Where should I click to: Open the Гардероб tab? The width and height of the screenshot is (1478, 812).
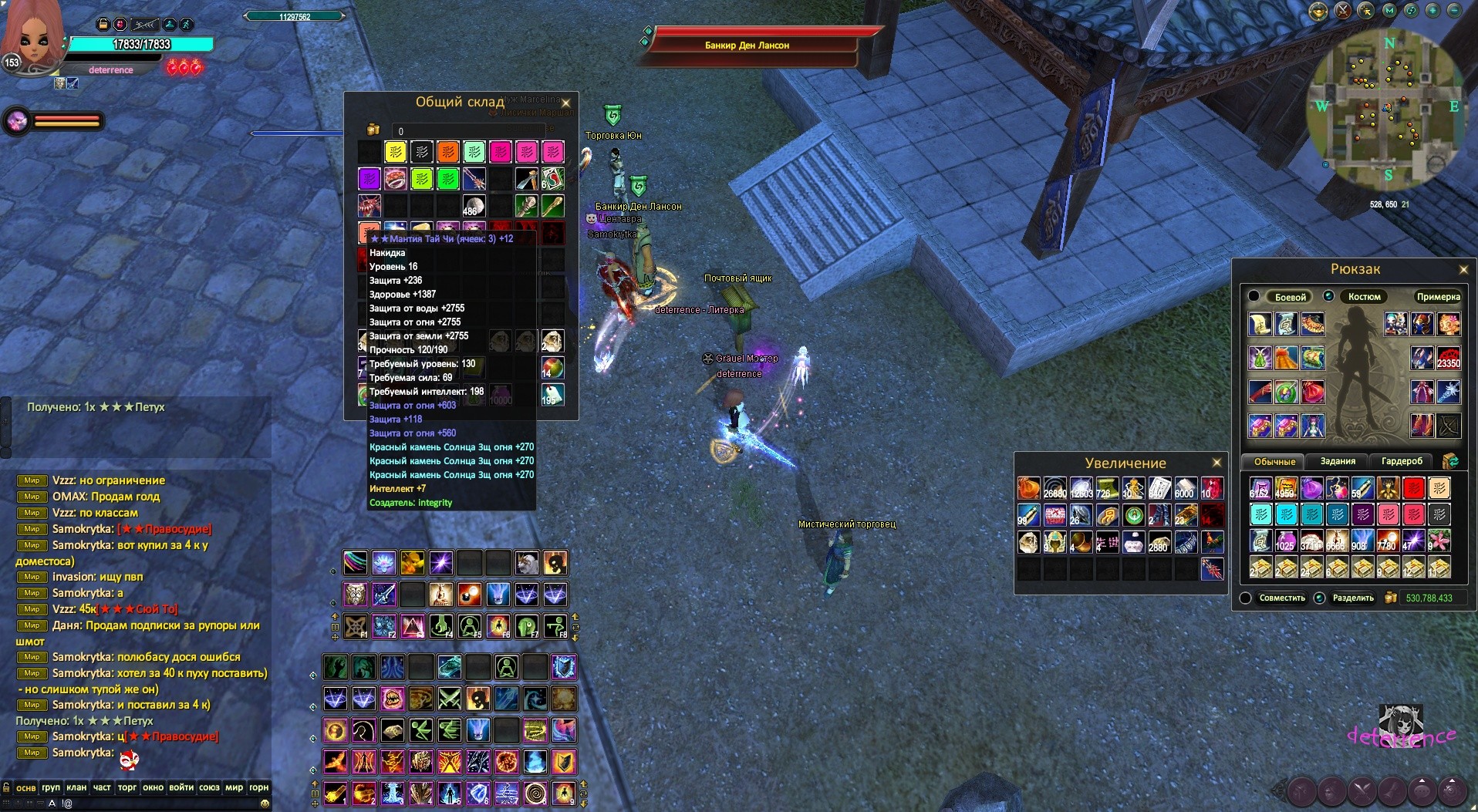[x=1402, y=461]
